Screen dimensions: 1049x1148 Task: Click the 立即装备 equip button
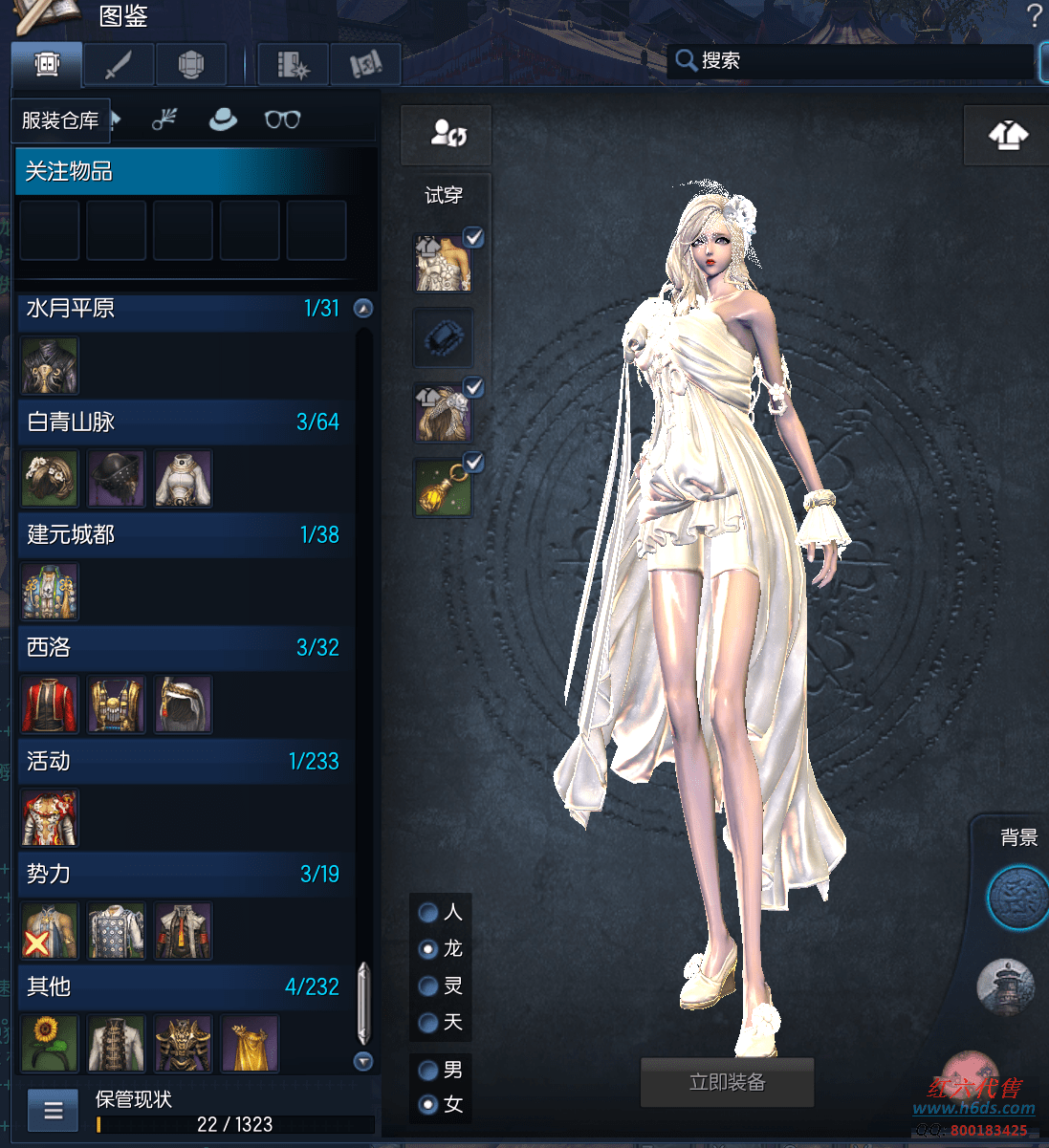pos(727,1082)
